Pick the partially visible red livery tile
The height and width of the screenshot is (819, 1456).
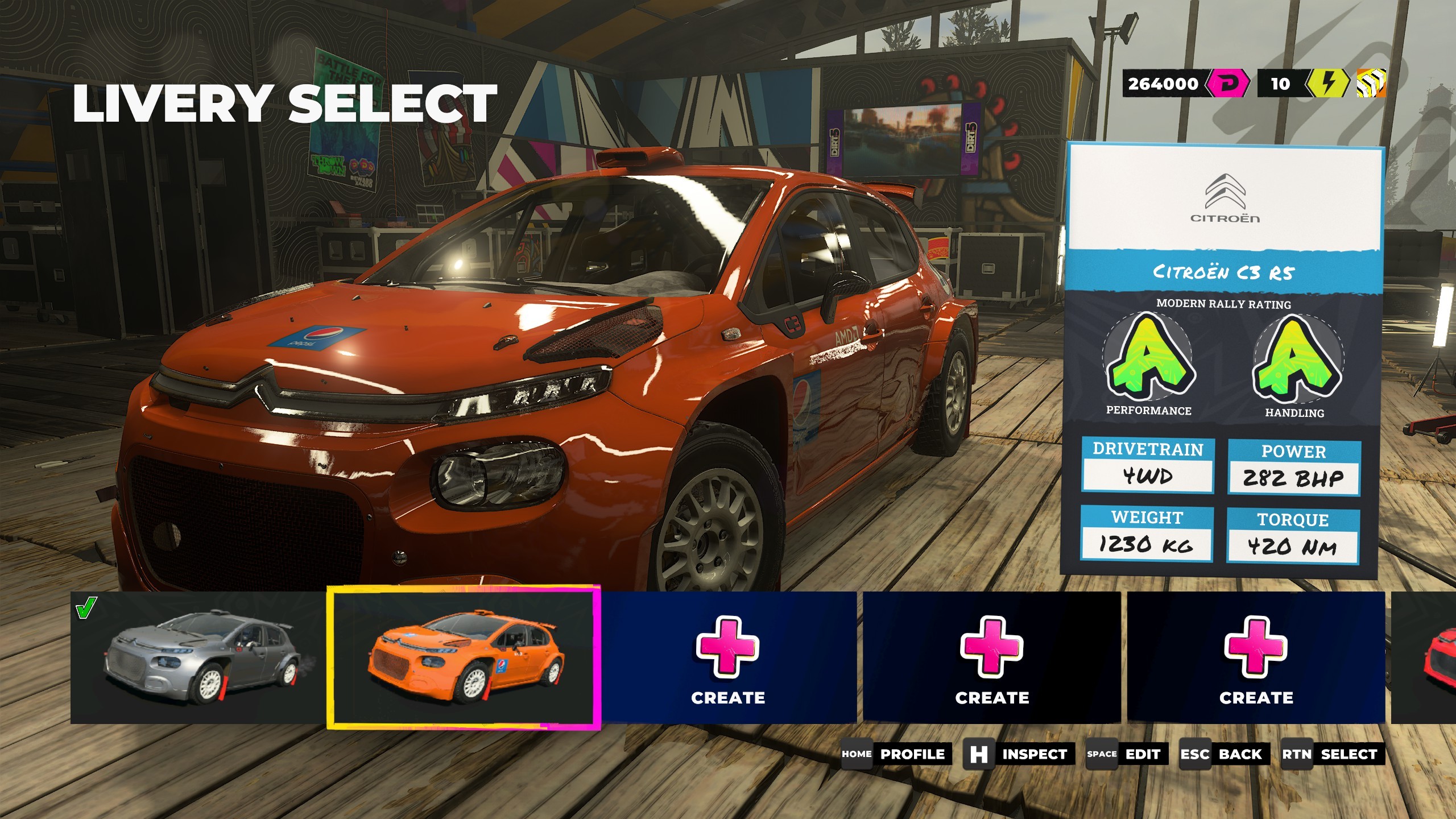click(1424, 657)
